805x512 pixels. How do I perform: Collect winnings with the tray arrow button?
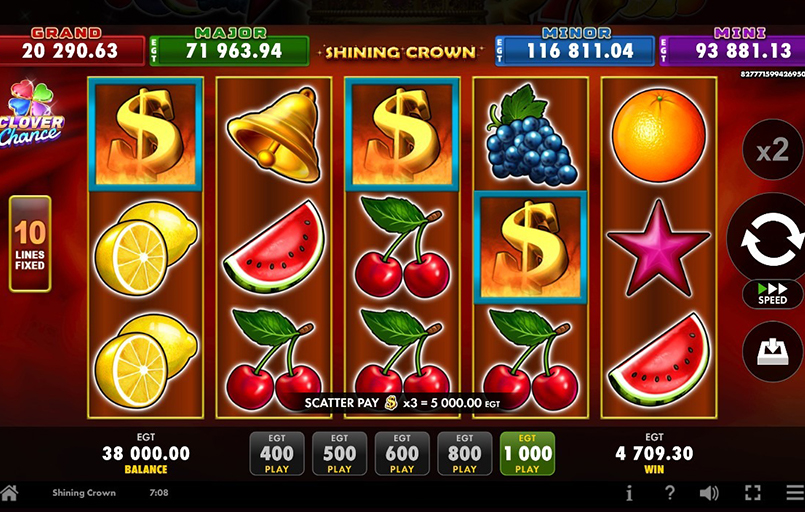[772, 352]
